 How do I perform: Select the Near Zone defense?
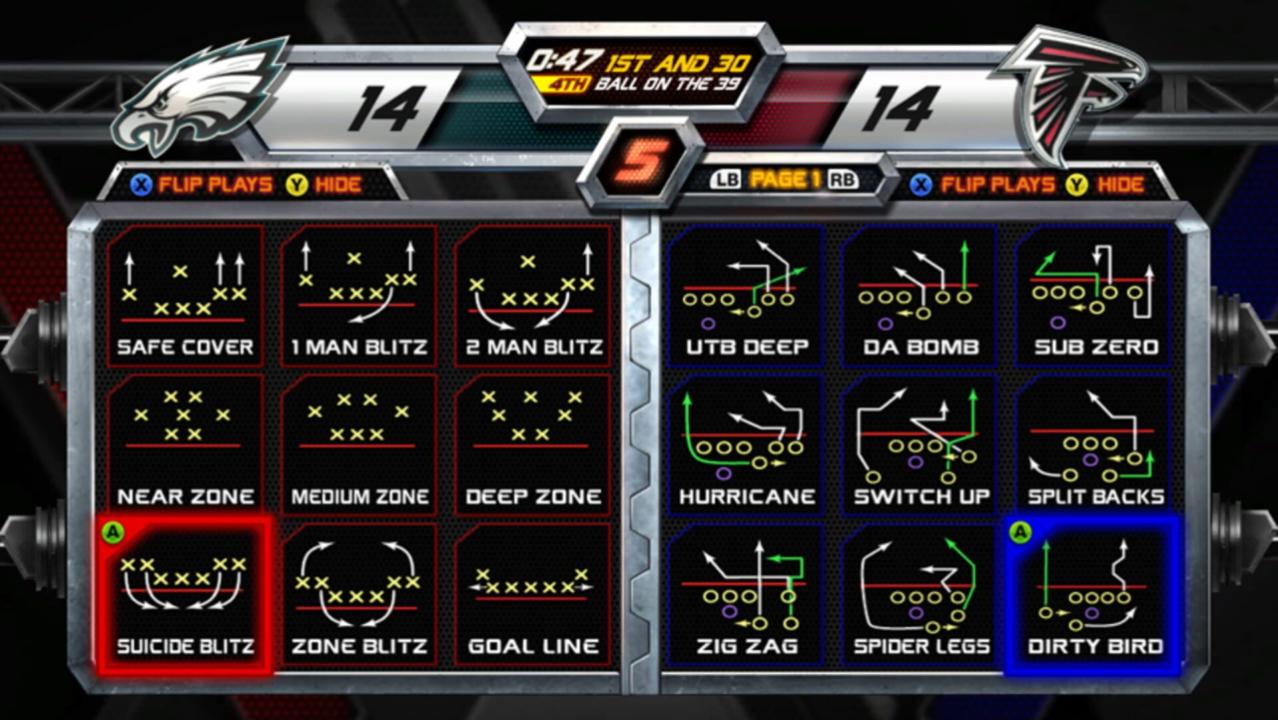tap(185, 445)
